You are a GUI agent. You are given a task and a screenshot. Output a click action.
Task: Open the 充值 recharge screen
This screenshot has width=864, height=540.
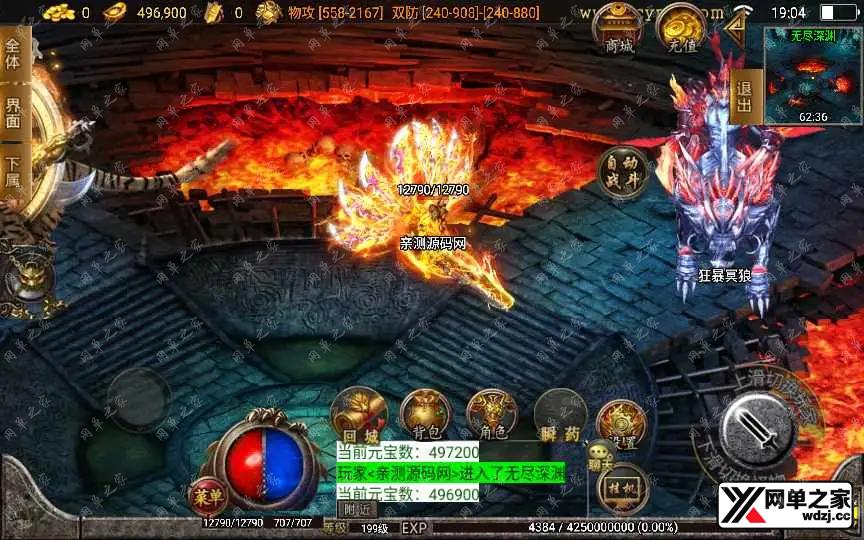coord(681,29)
